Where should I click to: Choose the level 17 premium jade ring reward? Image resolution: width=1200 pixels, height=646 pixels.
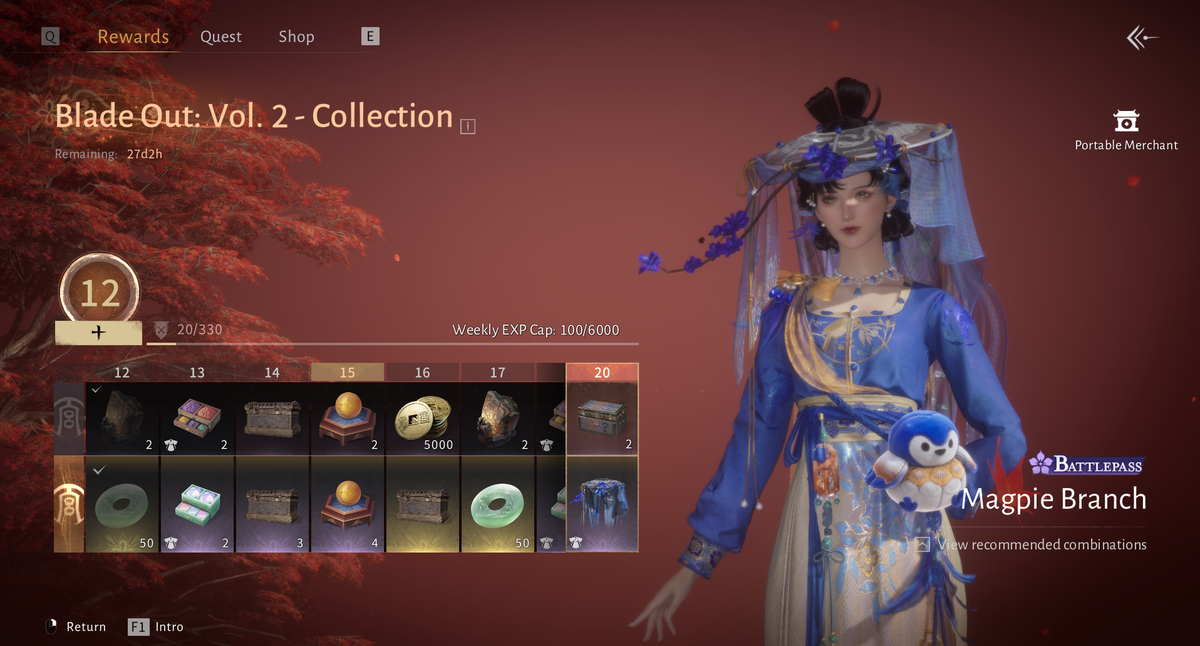coord(498,503)
